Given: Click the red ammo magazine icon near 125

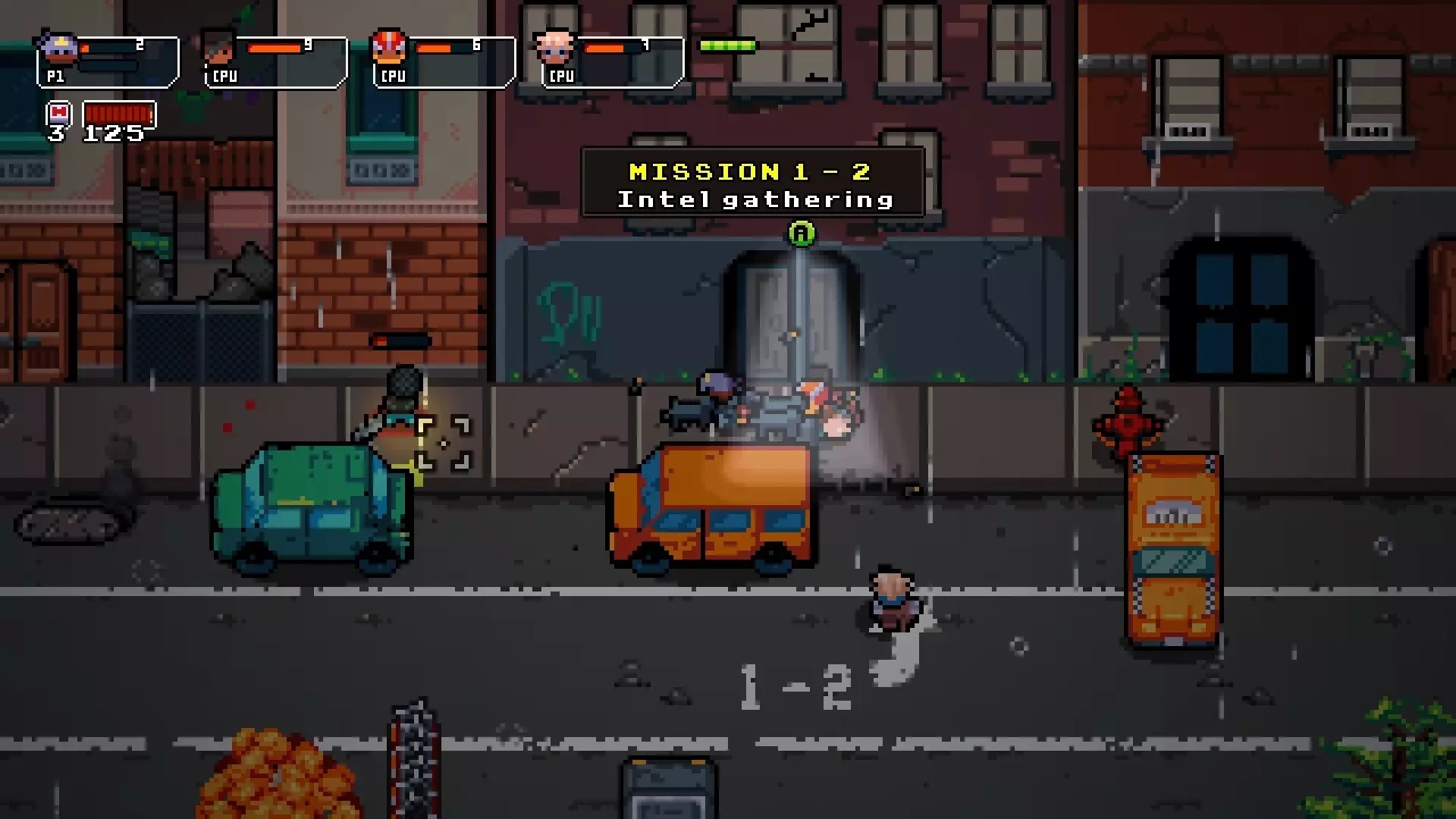Looking at the screenshot, I should (x=119, y=114).
